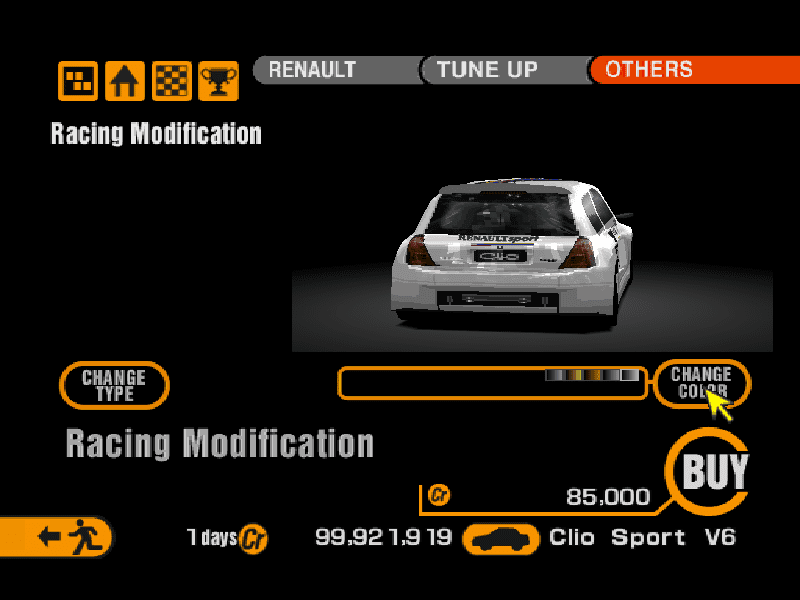
Task: Open the trophy icon menu
Action: [x=217, y=80]
